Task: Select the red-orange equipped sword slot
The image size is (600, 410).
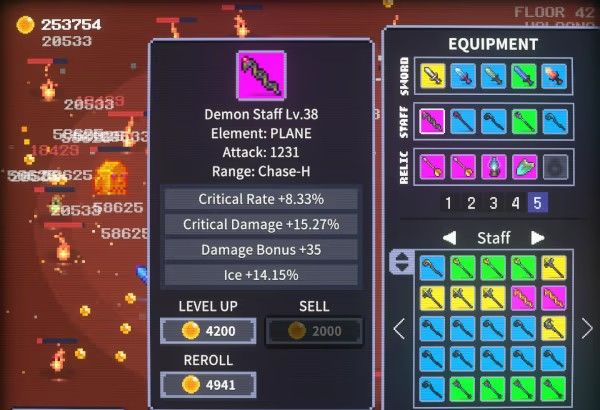Action: click(x=553, y=75)
